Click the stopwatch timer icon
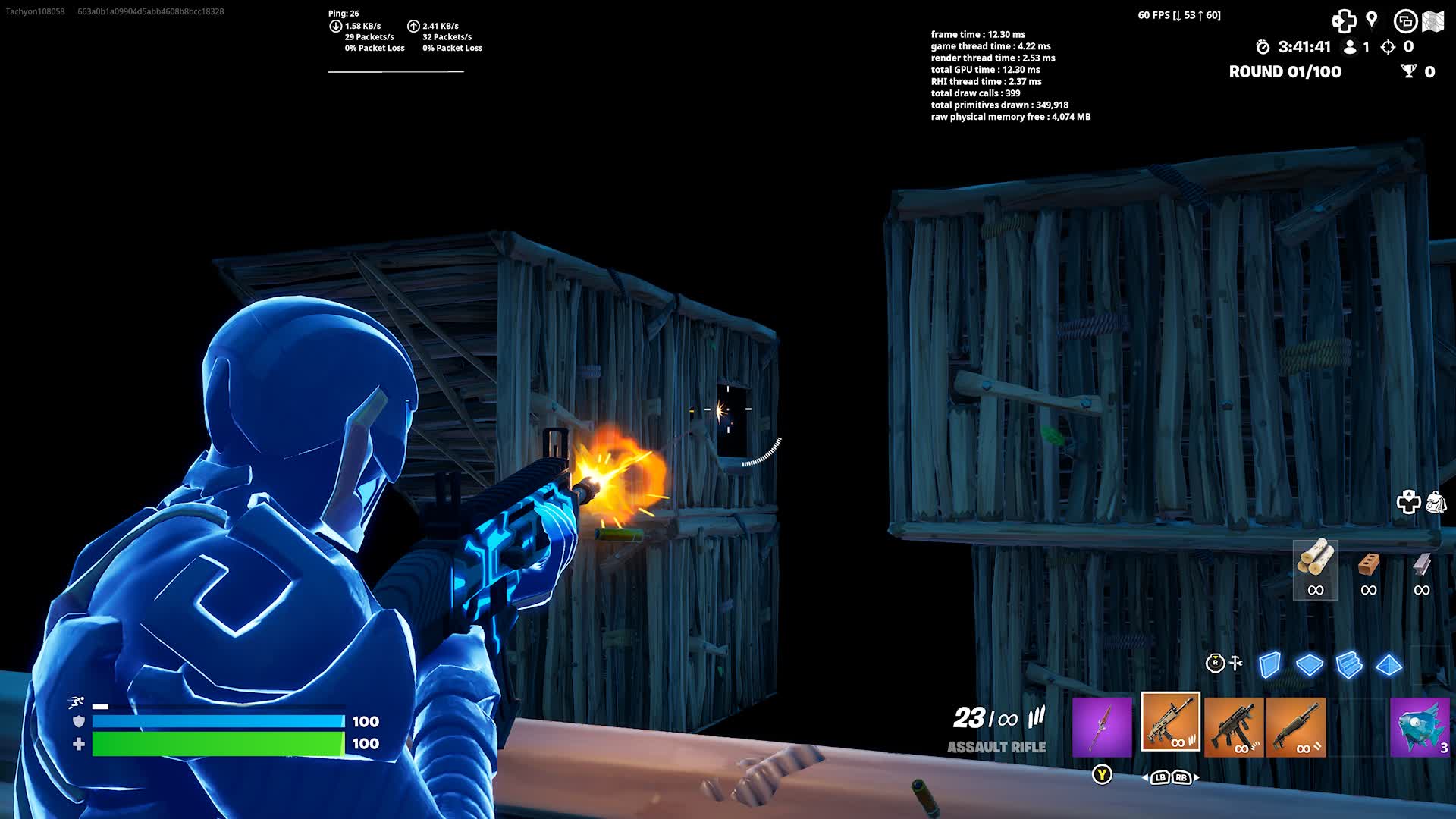Screen dimensions: 1456x819 pyautogui.click(x=1262, y=47)
